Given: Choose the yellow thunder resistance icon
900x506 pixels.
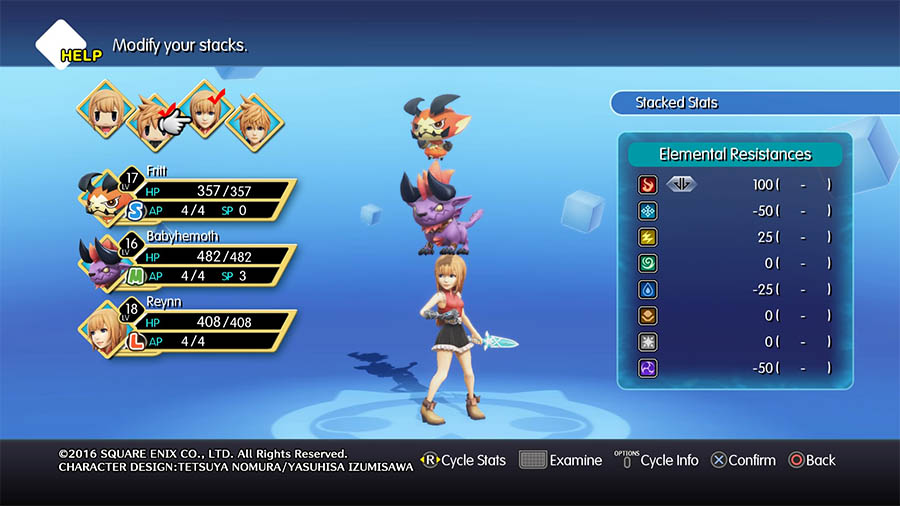Looking at the screenshot, I should tap(647, 237).
